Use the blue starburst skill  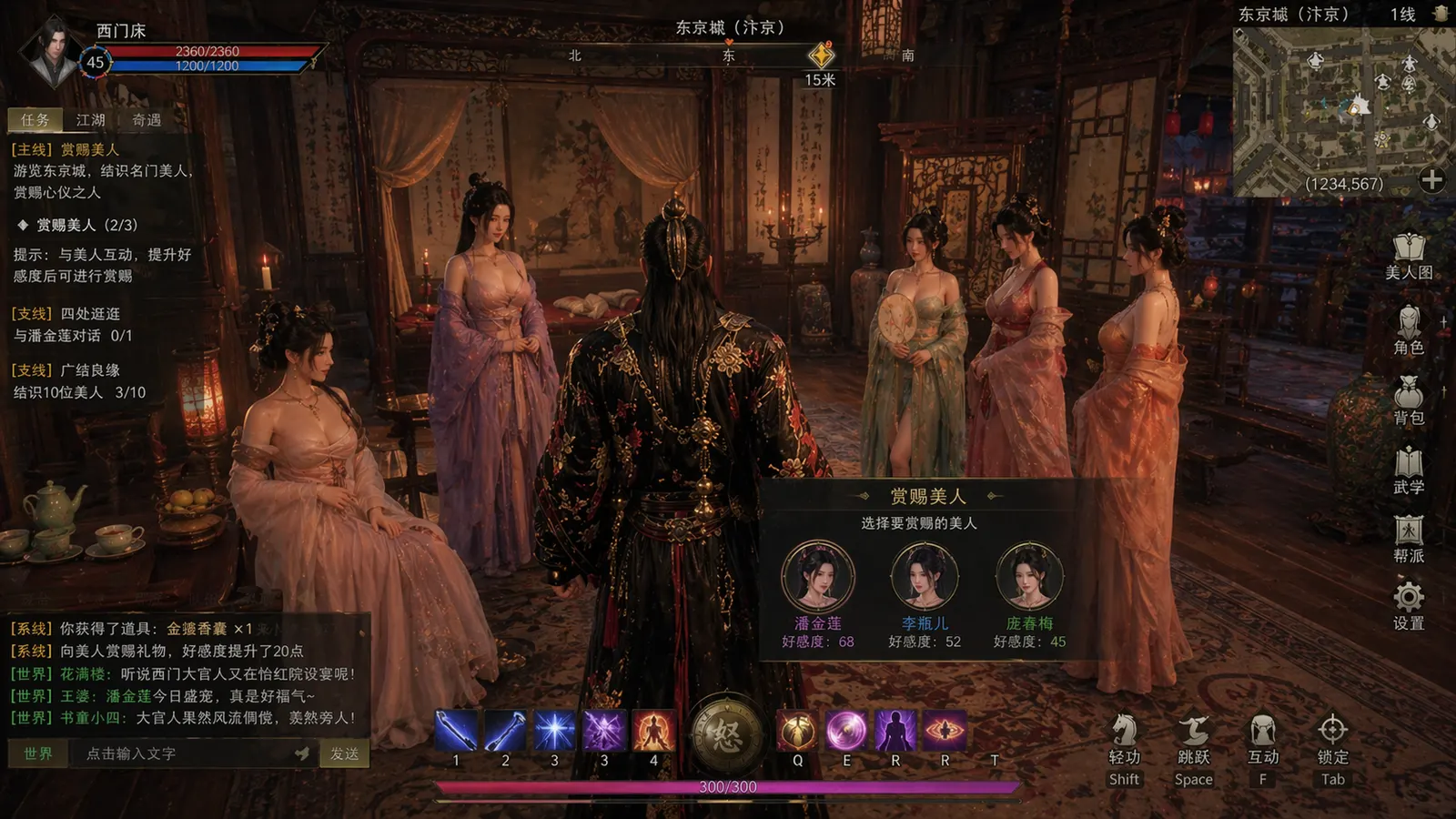(x=554, y=731)
